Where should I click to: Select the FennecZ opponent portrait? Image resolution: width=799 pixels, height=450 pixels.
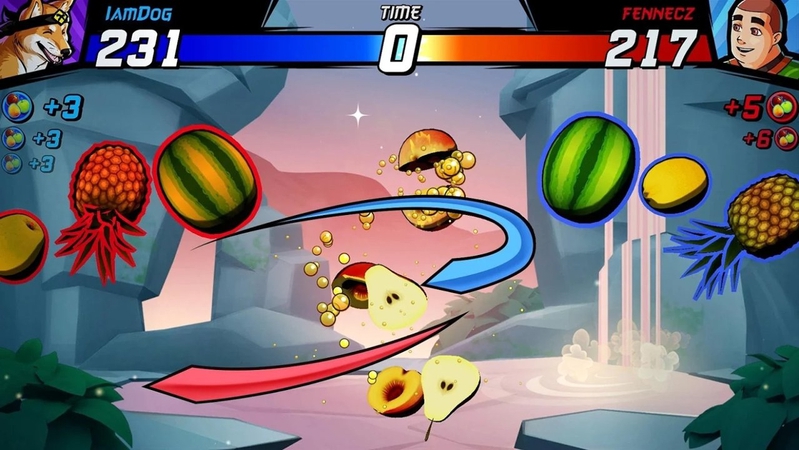(x=758, y=38)
